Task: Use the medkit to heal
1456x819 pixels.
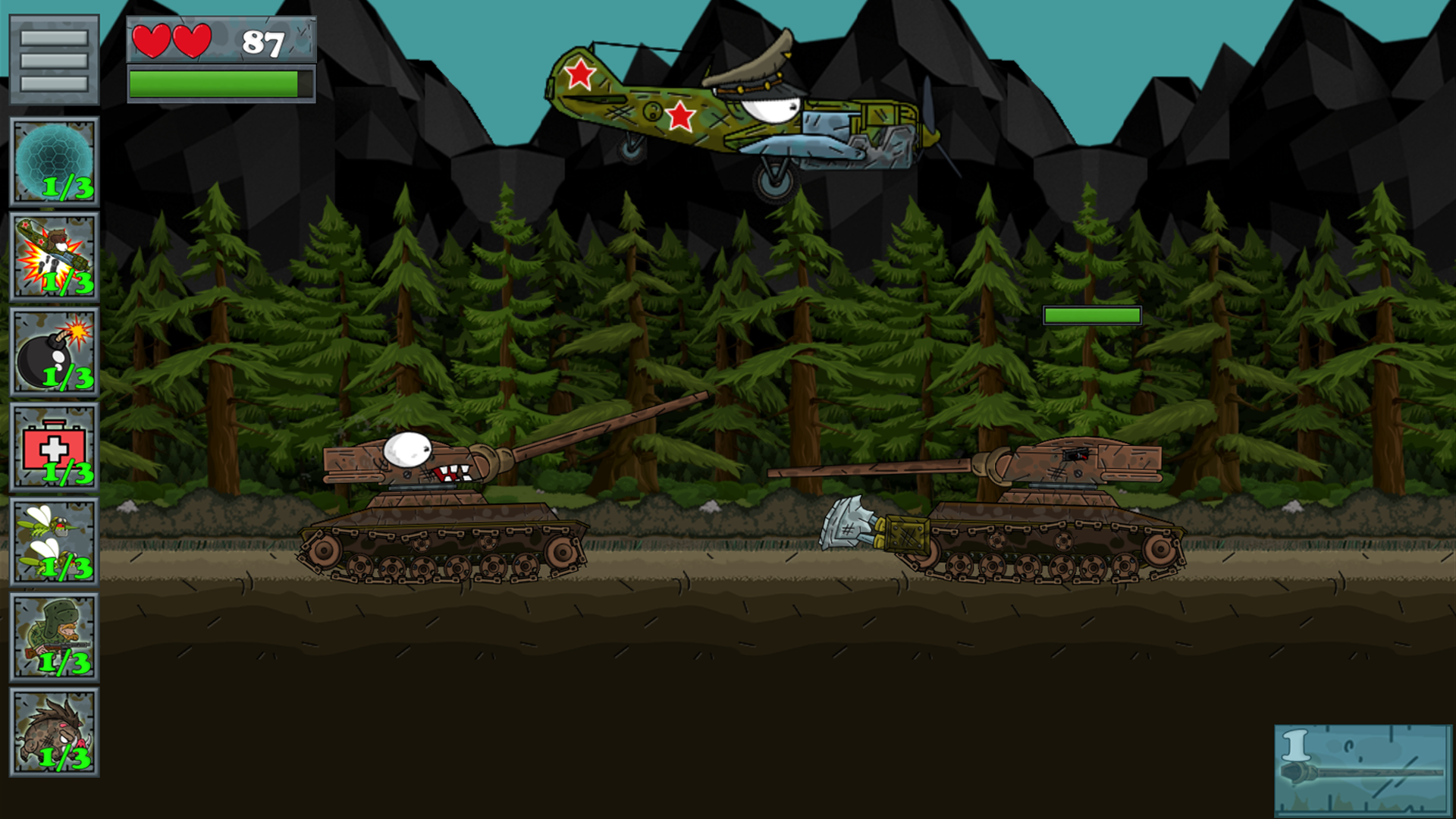Action: tap(53, 447)
